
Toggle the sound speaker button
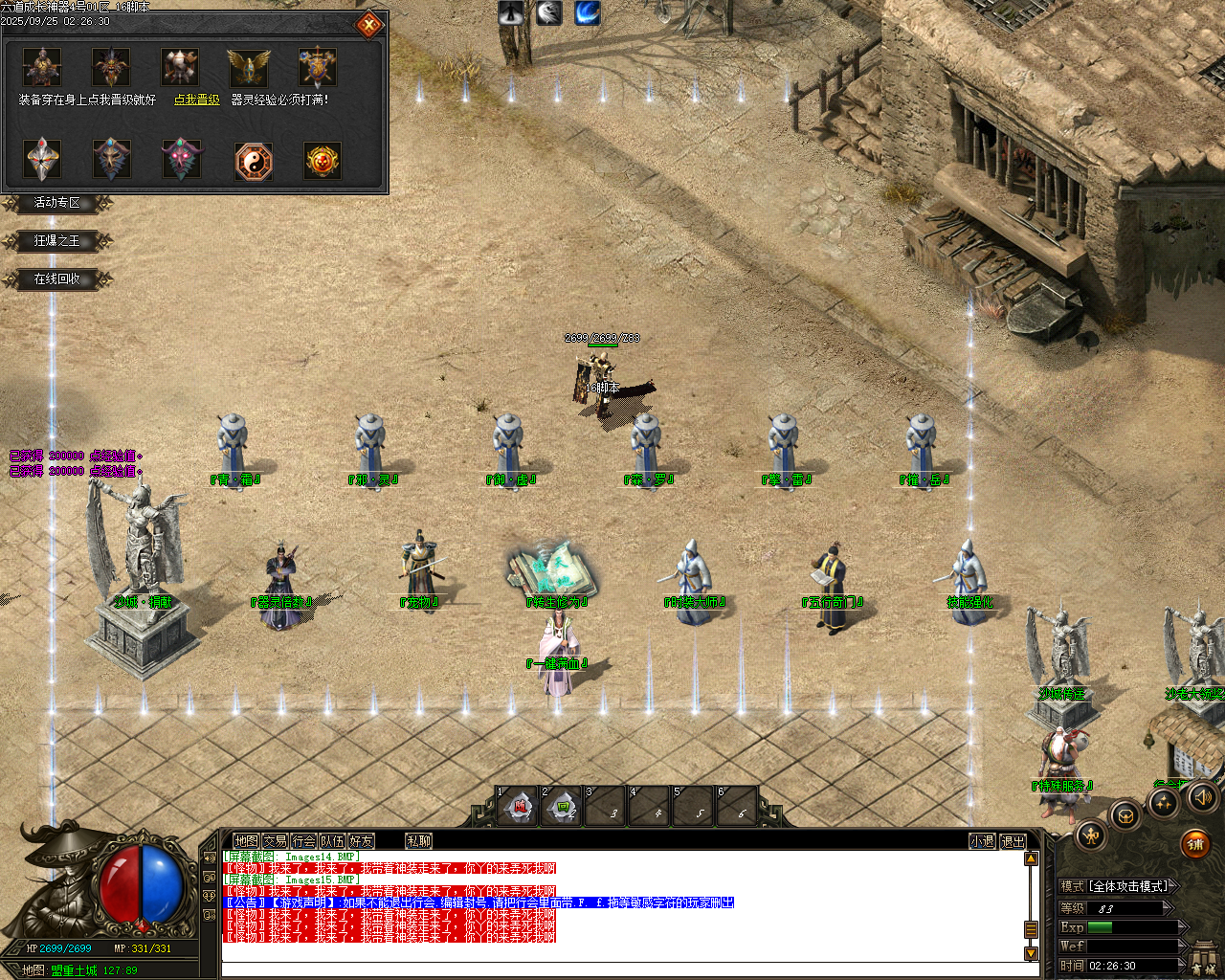(x=1202, y=796)
